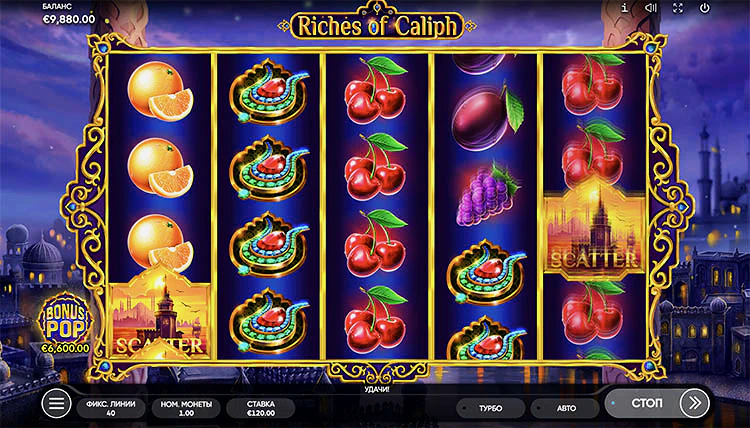This screenshot has width=750, height=428.
Task: Open the hamburger menu
Action: pyautogui.click(x=57, y=404)
